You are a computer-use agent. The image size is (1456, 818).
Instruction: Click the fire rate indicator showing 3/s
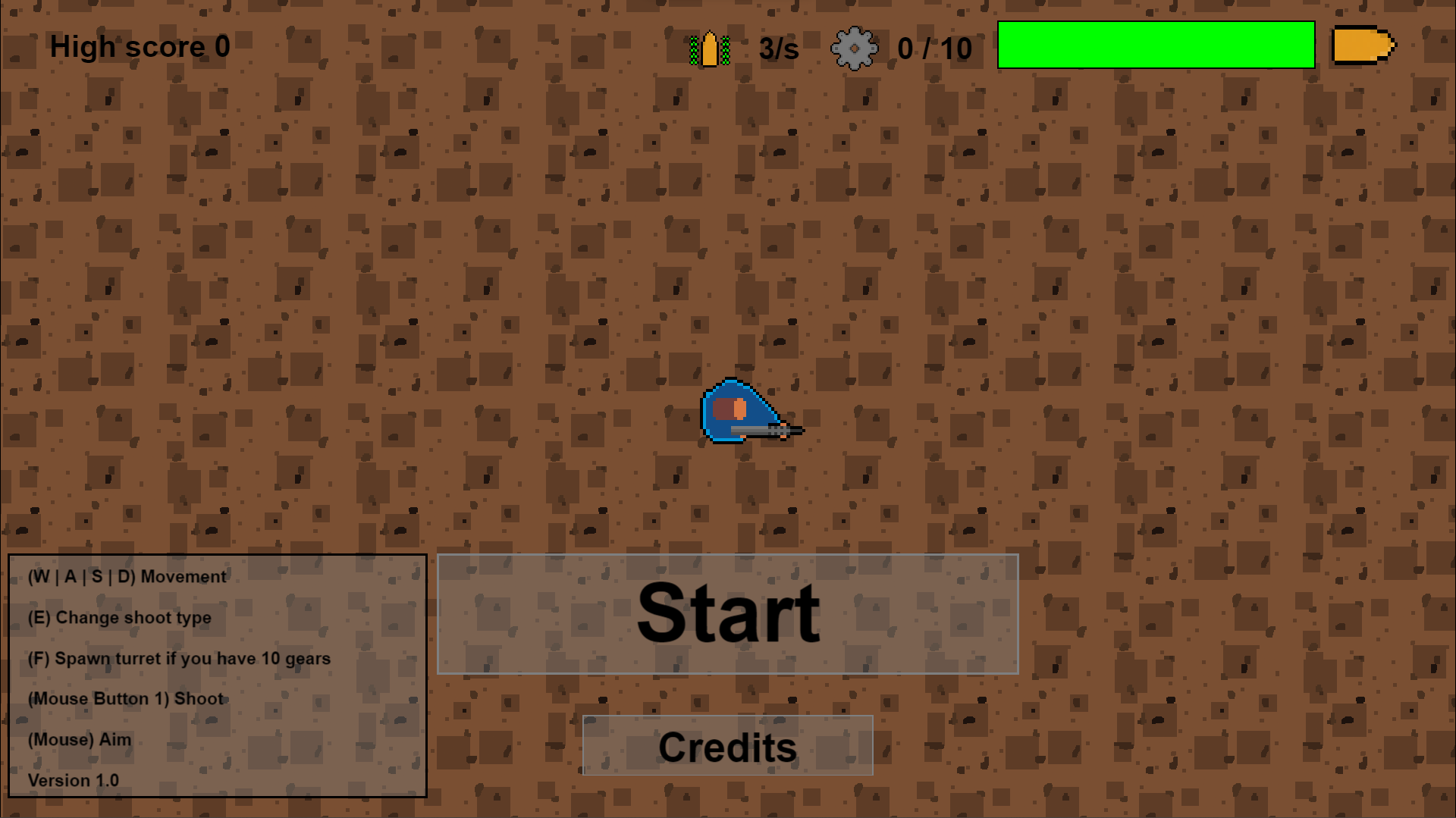point(777,49)
